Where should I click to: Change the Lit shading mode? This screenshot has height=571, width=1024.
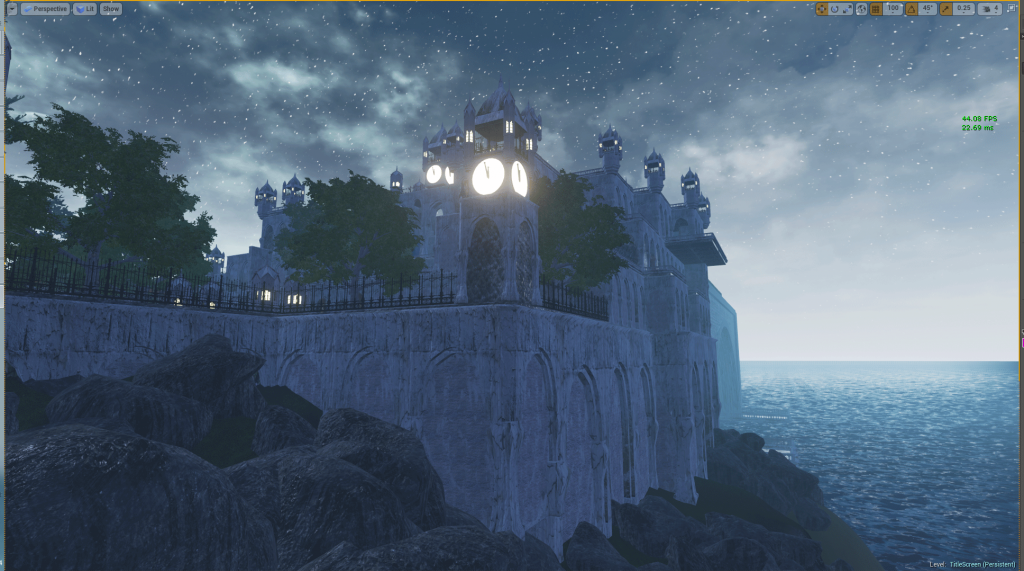pos(84,9)
